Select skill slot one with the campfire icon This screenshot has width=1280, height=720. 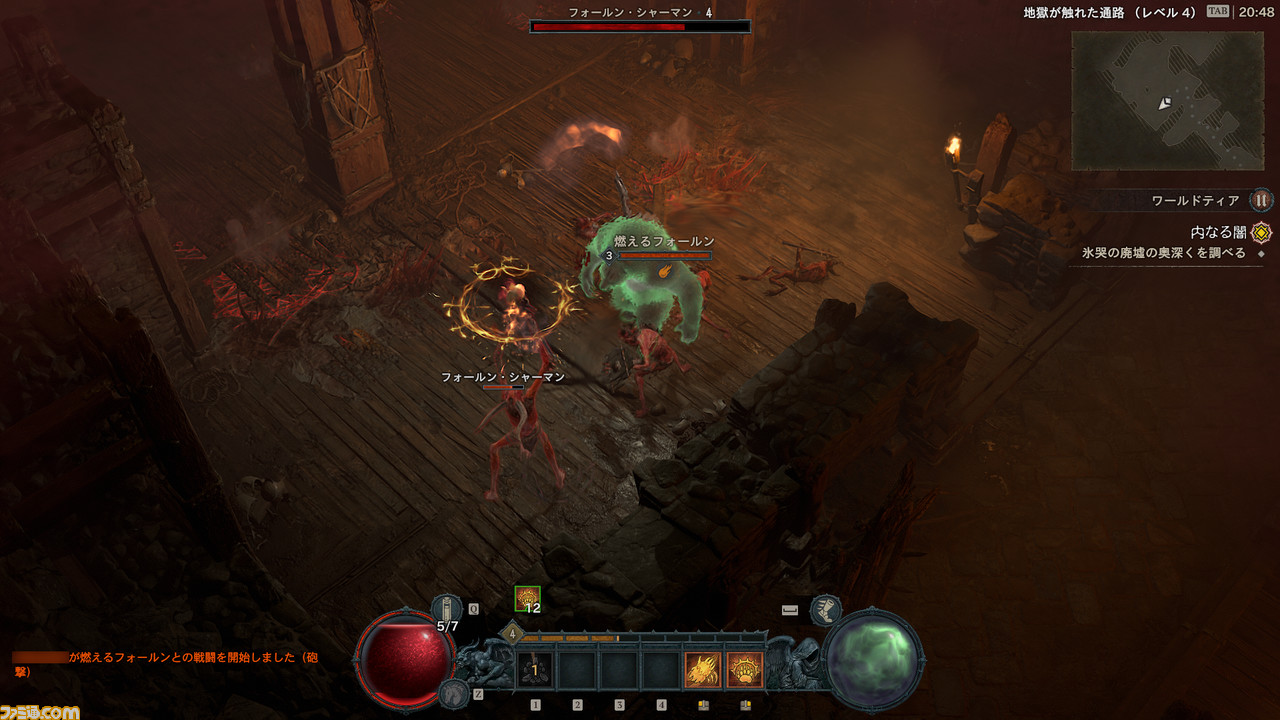click(535, 669)
